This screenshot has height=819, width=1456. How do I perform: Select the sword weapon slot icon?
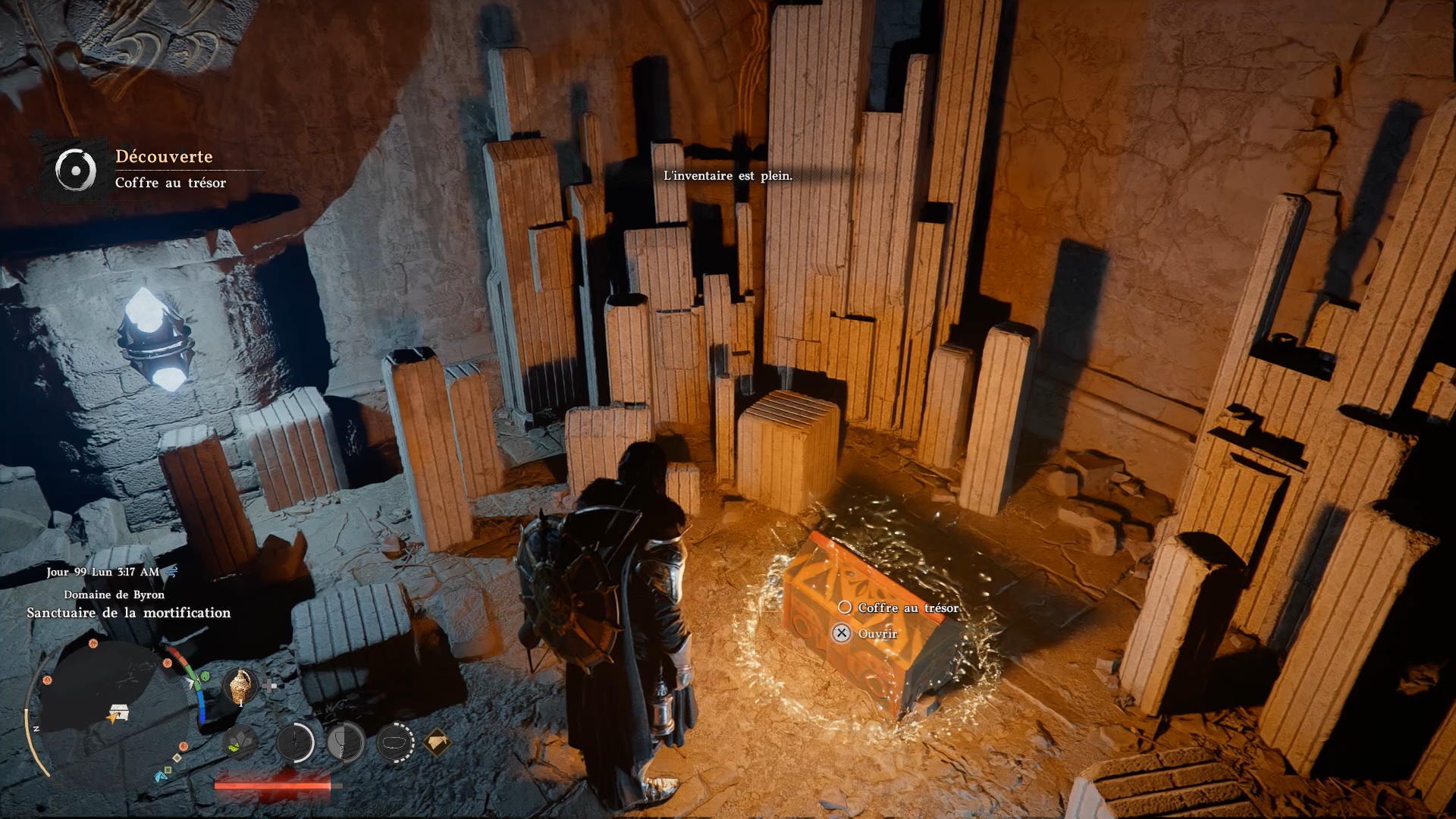295,741
